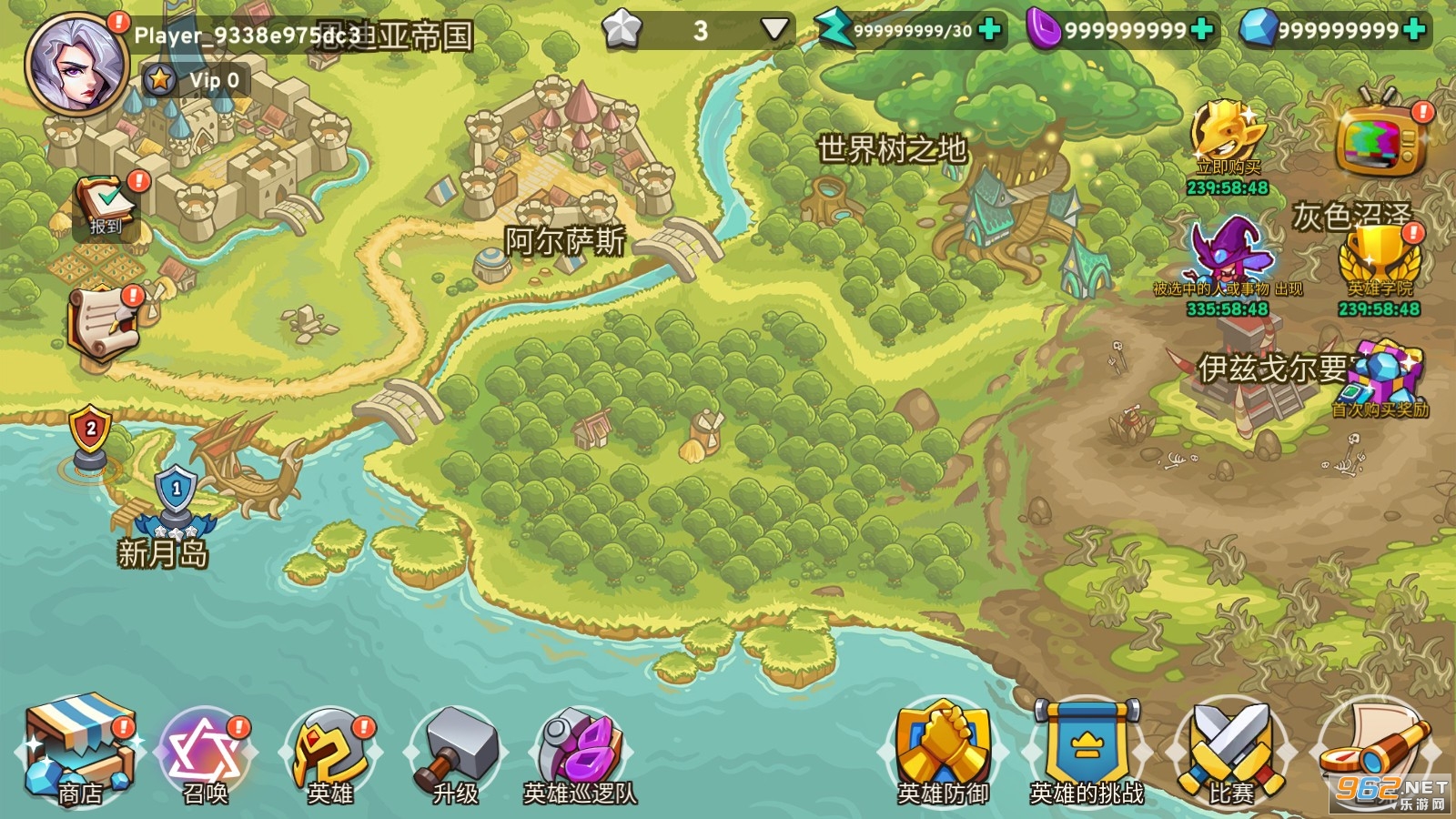
Task: Enter 英雄的挑战 hero challenge mode
Action: point(1087,753)
